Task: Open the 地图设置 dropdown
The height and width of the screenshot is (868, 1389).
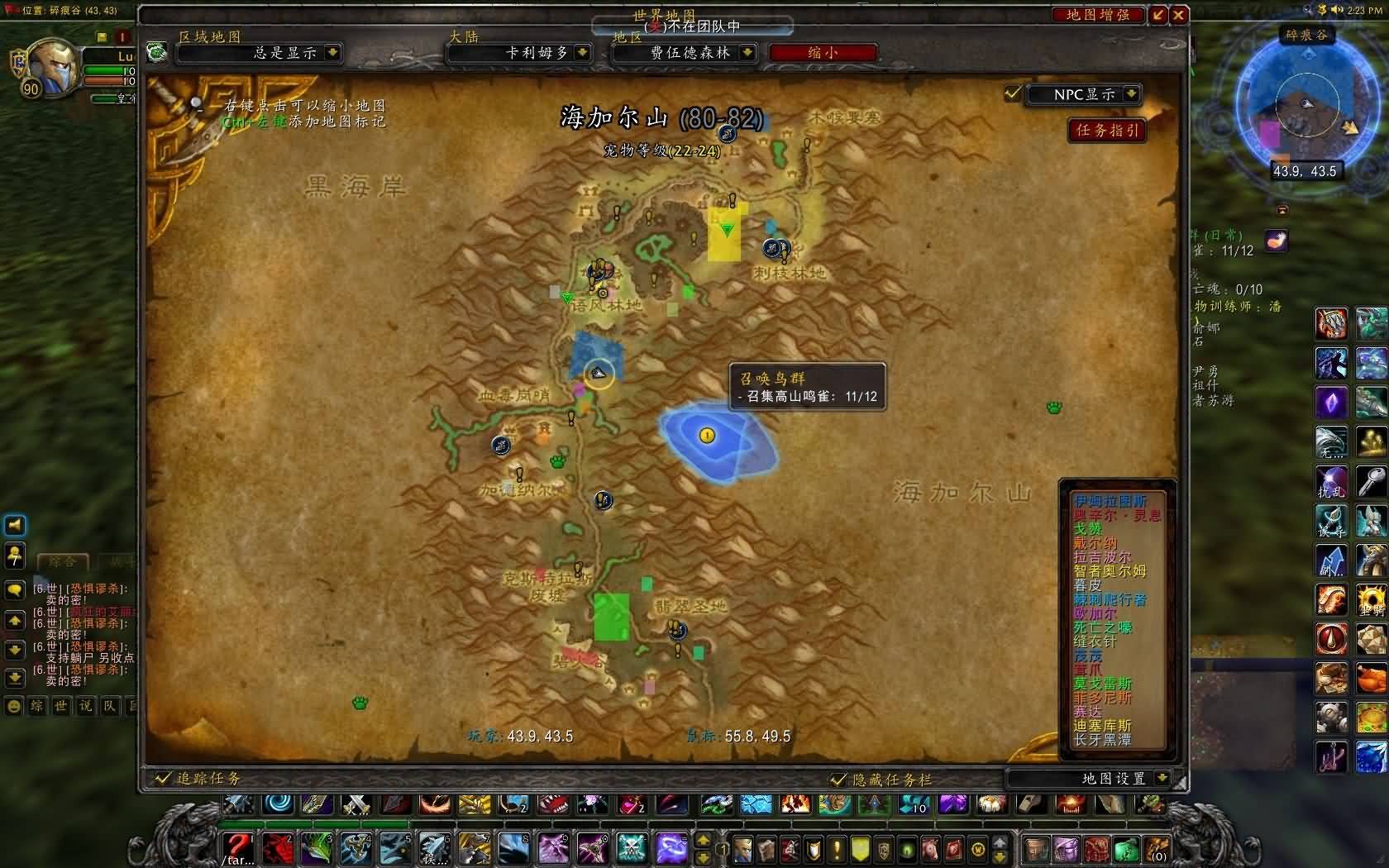Action: pyautogui.click(x=1162, y=779)
